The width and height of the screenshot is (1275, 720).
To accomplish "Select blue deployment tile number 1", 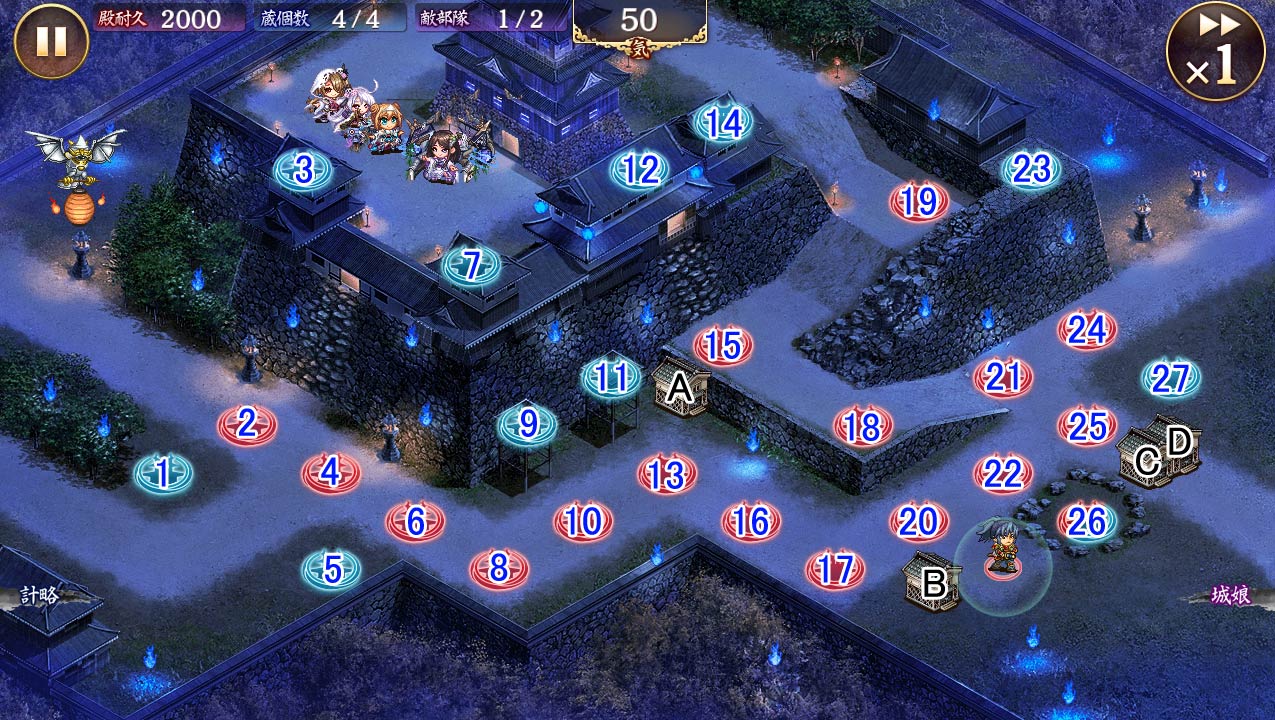I will point(163,472).
